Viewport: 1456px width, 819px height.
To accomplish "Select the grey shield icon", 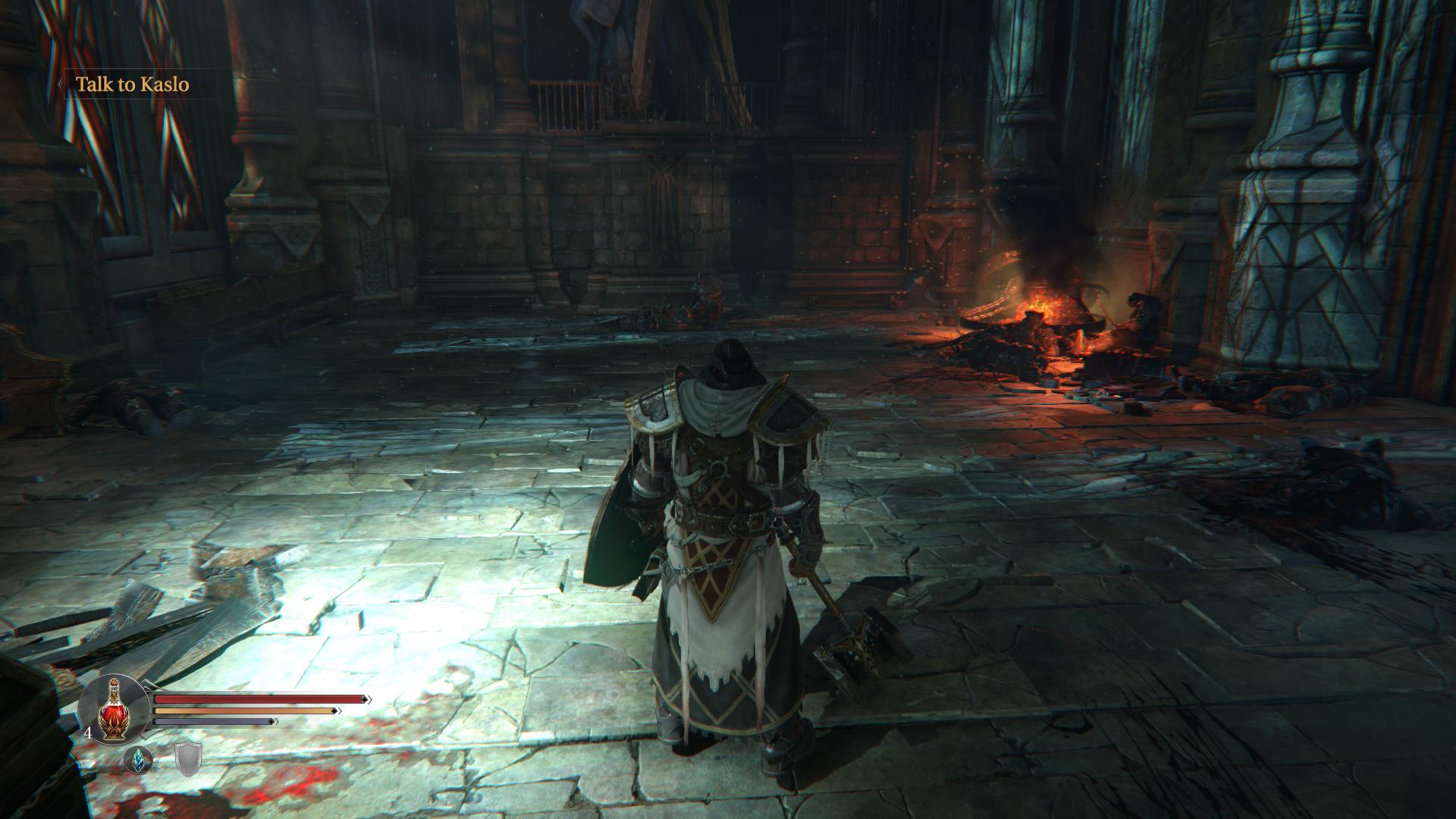I will point(188,759).
